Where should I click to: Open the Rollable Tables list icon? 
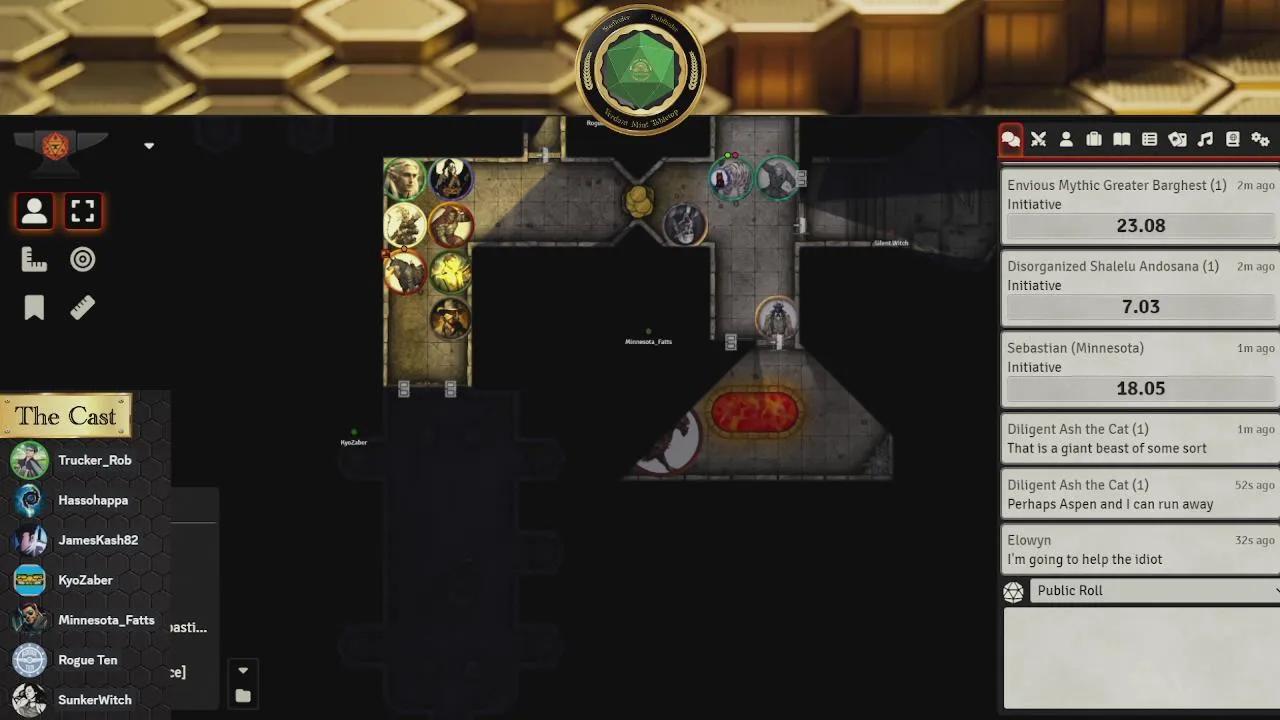(1150, 139)
